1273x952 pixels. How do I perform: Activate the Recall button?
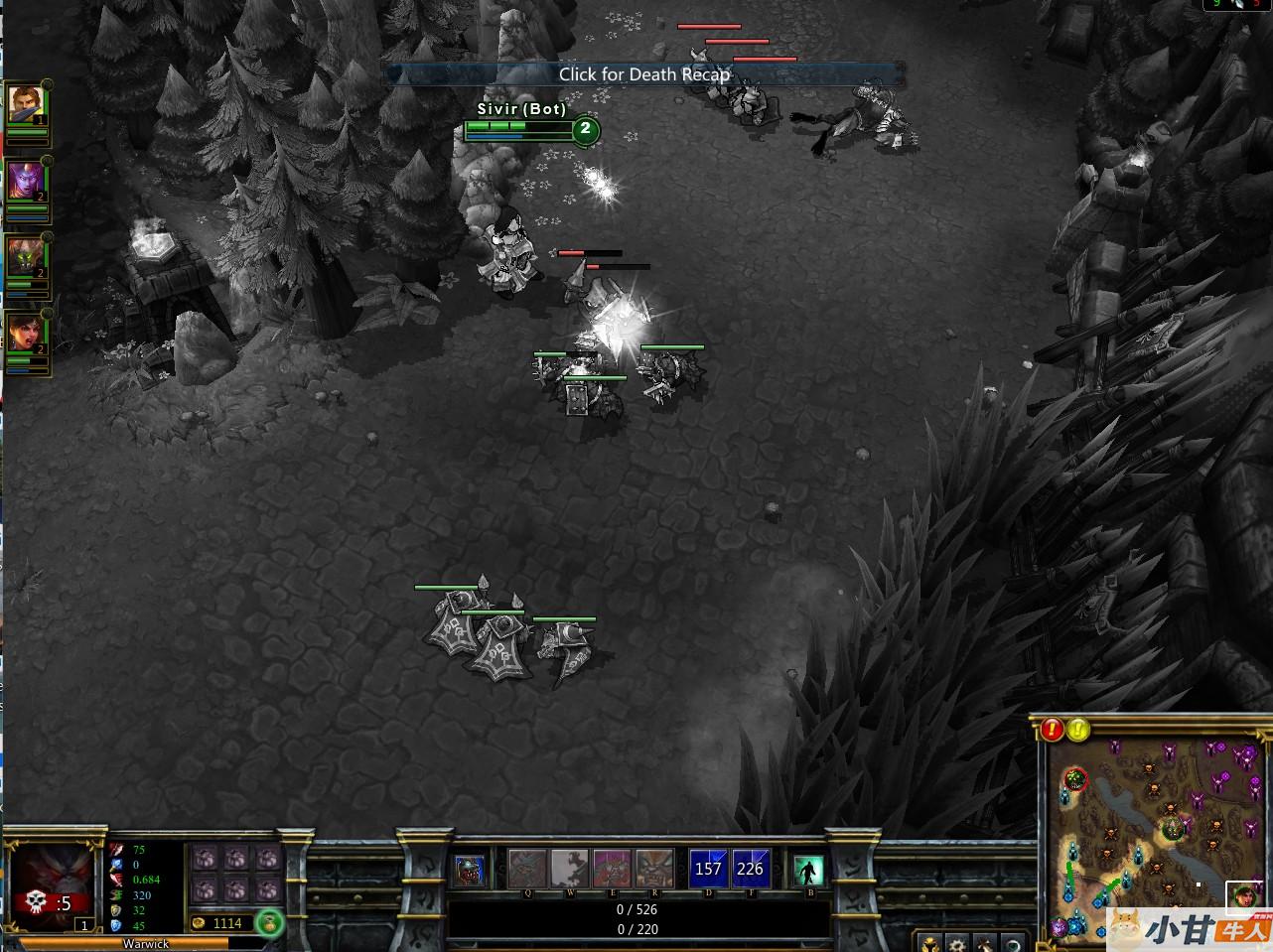[809, 871]
